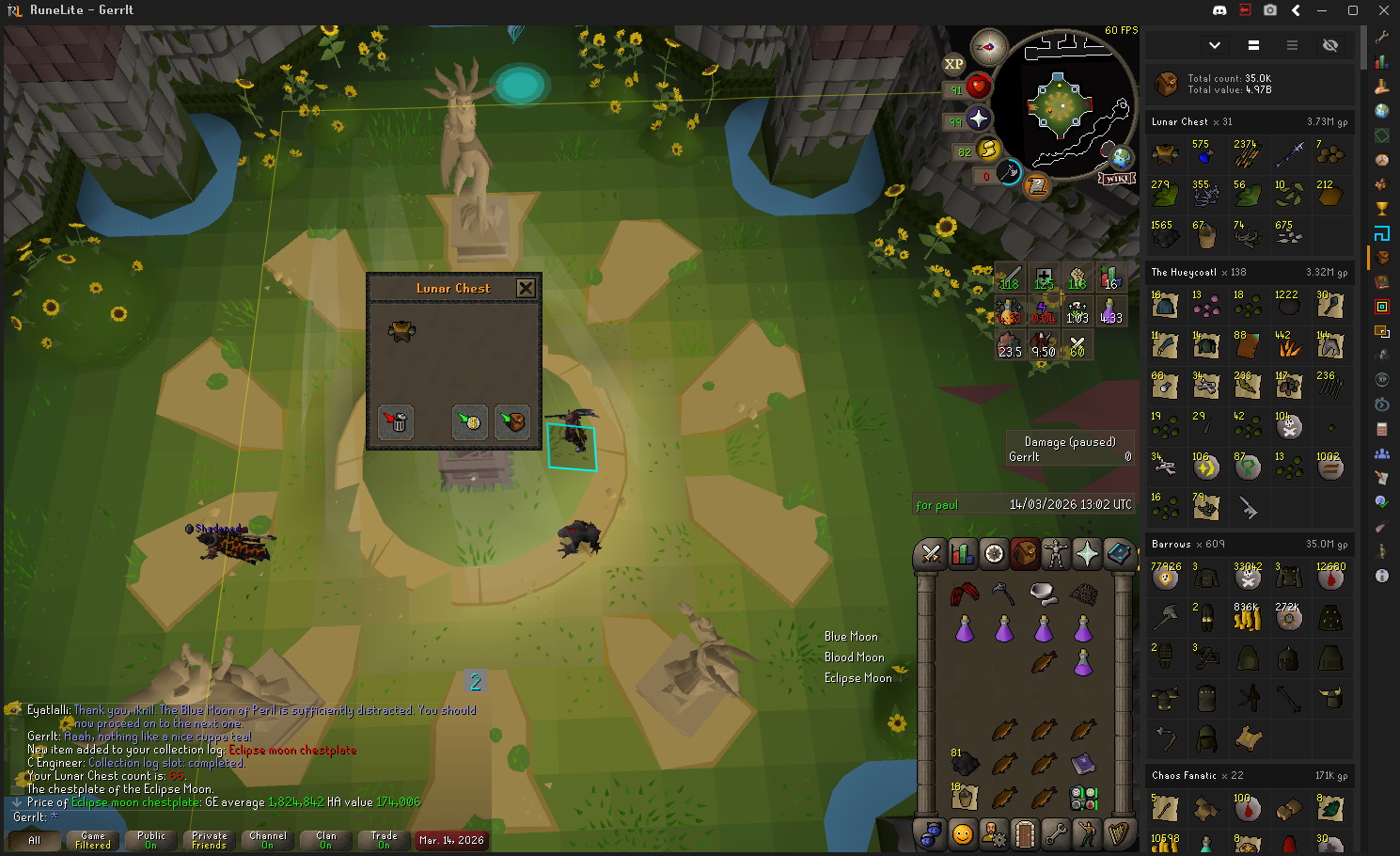Switch chat to the Trade tab
The height and width of the screenshot is (856, 1400).
click(384, 840)
